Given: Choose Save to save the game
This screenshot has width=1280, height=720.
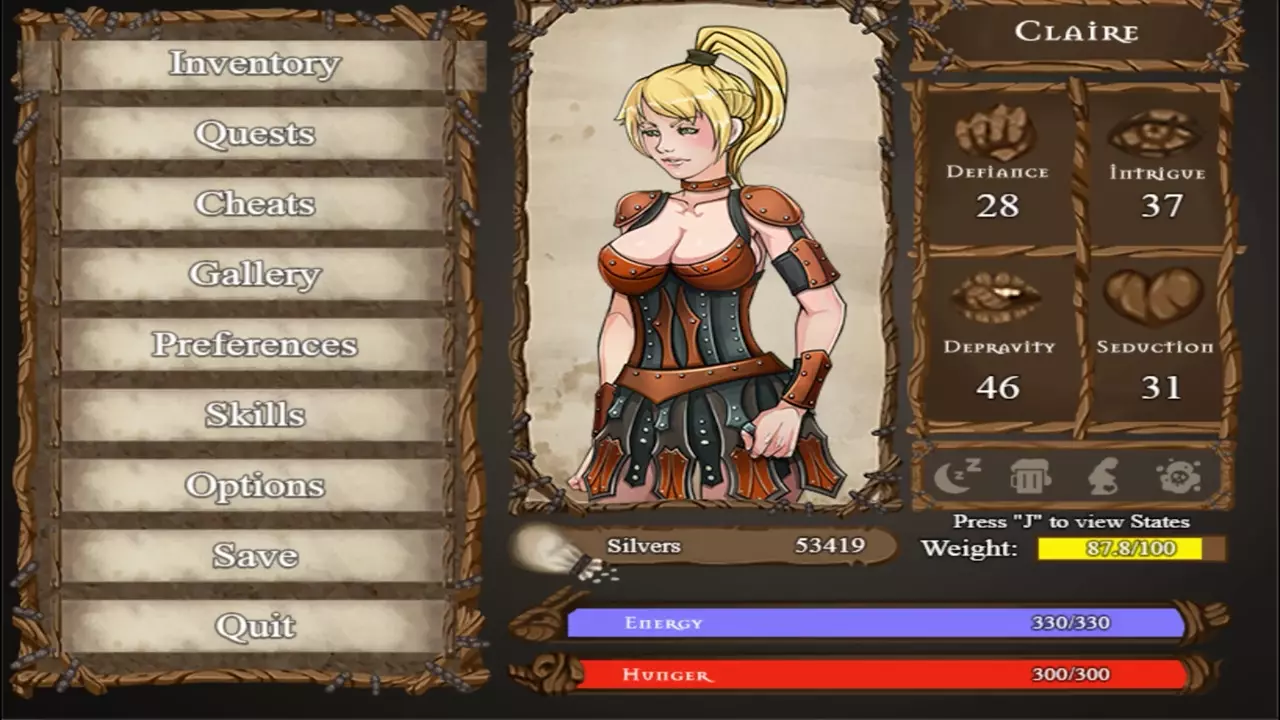Looking at the screenshot, I should click(254, 556).
